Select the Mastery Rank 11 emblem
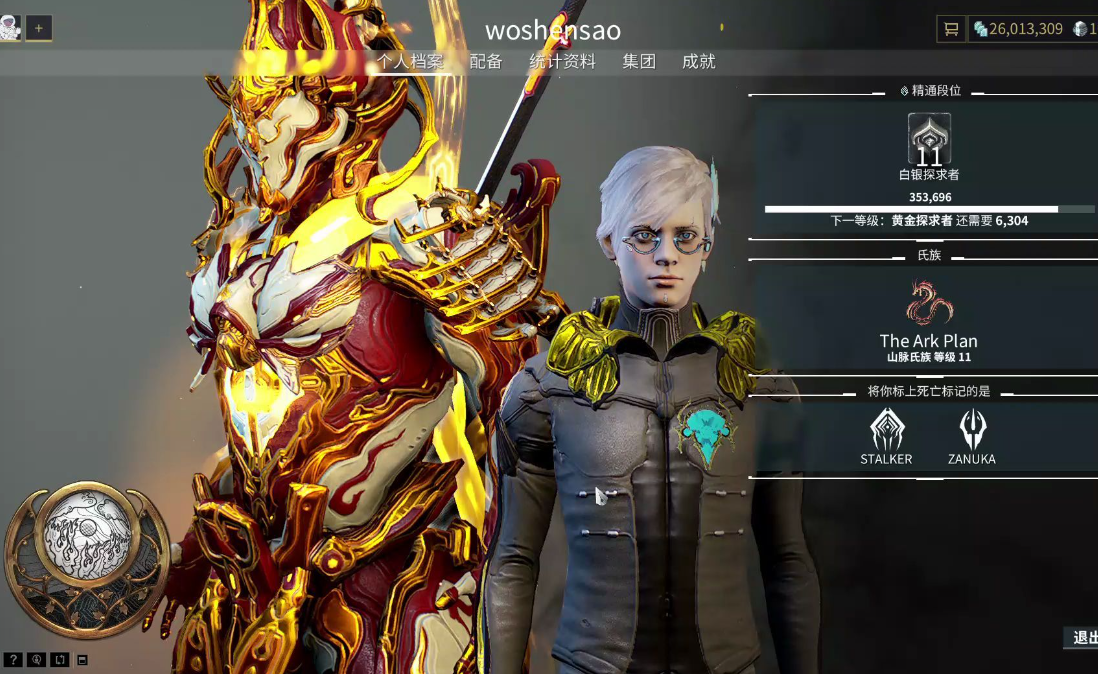The width and height of the screenshot is (1098, 674). pyautogui.click(x=929, y=140)
